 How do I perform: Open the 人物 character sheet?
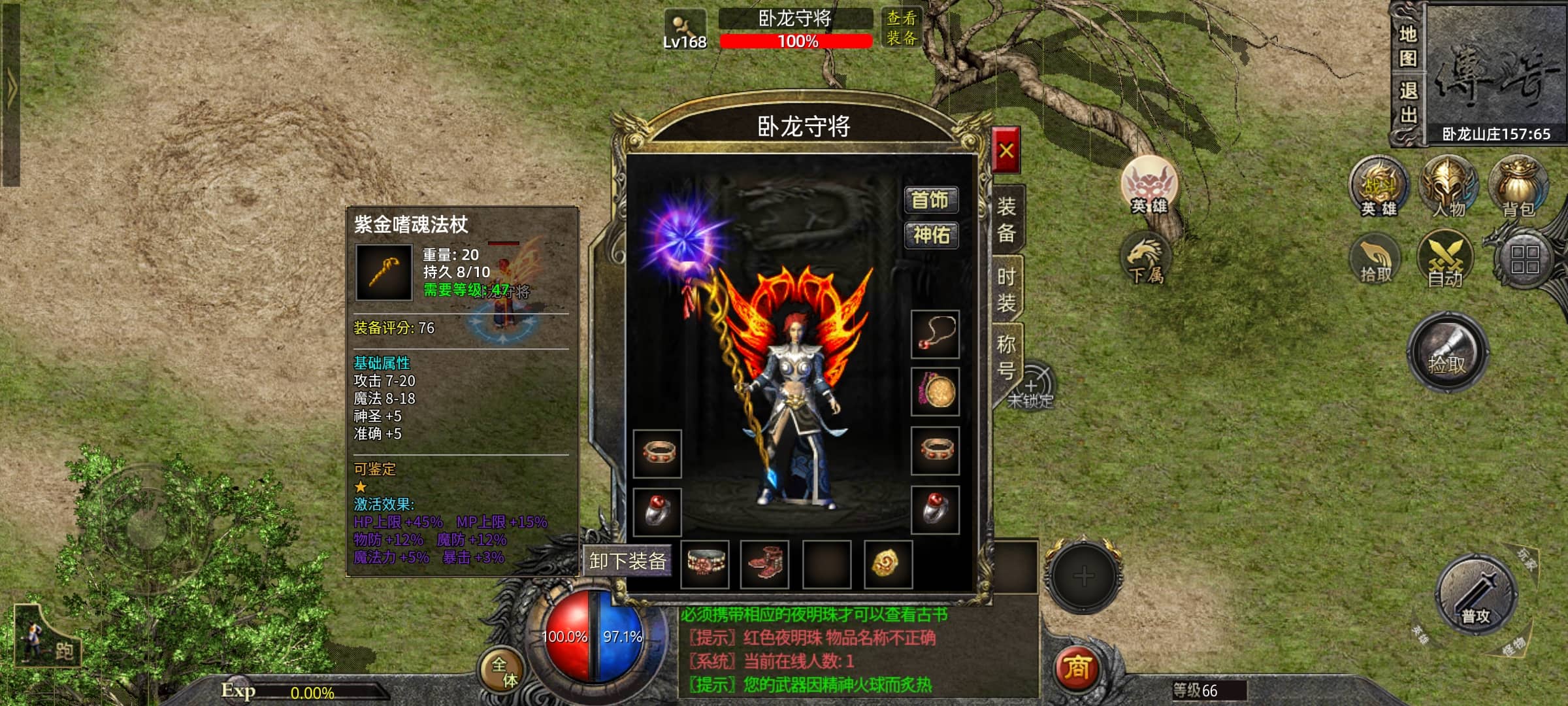tap(1448, 186)
